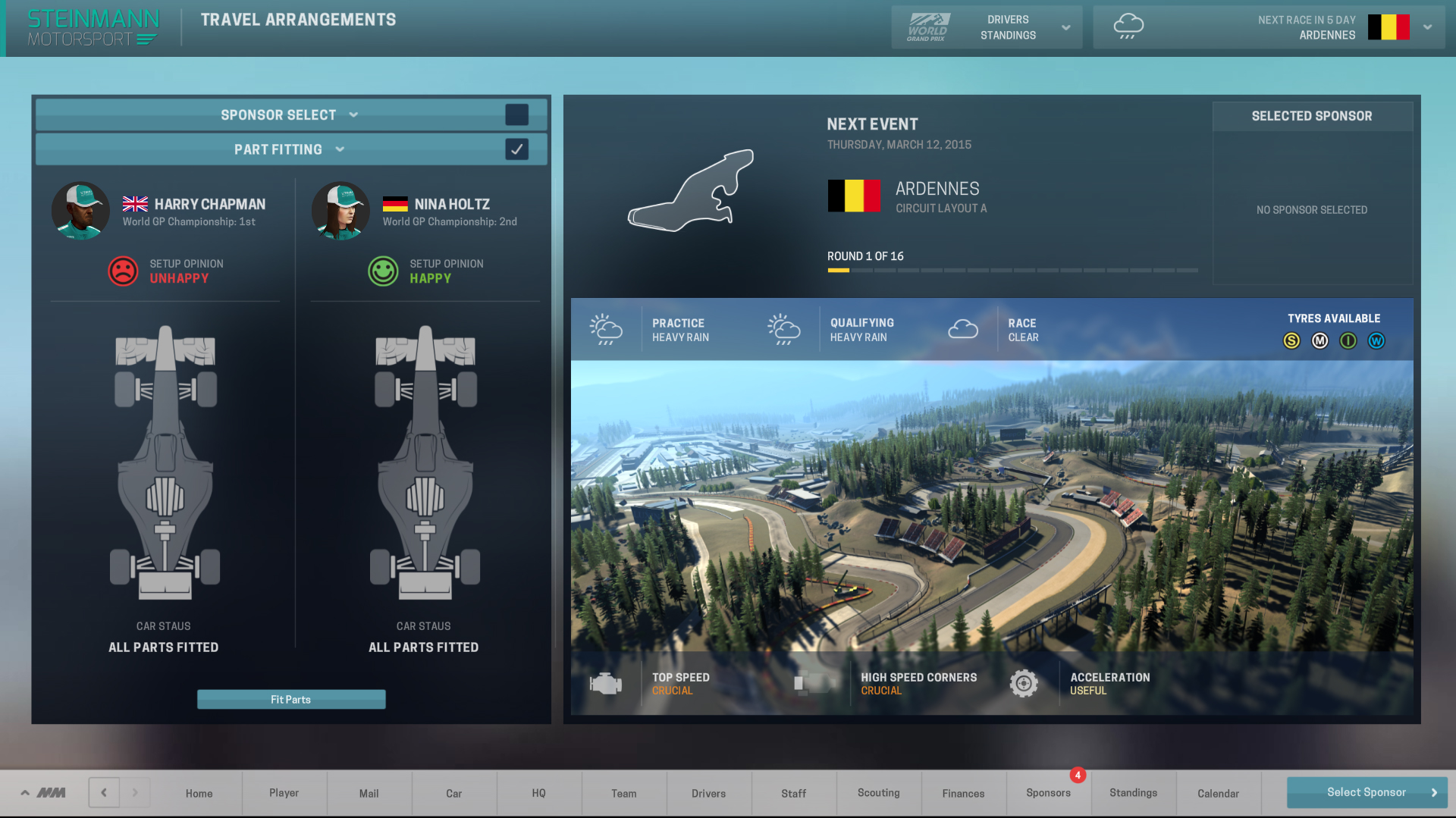Click the intermediate tyre icon
Screen dimensions: 1456x818
pos(1348,341)
